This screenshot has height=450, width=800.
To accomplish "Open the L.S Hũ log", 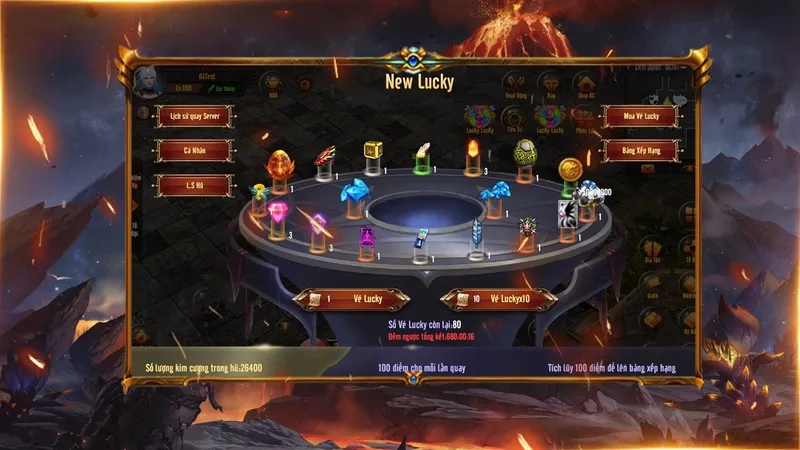I will (x=194, y=186).
